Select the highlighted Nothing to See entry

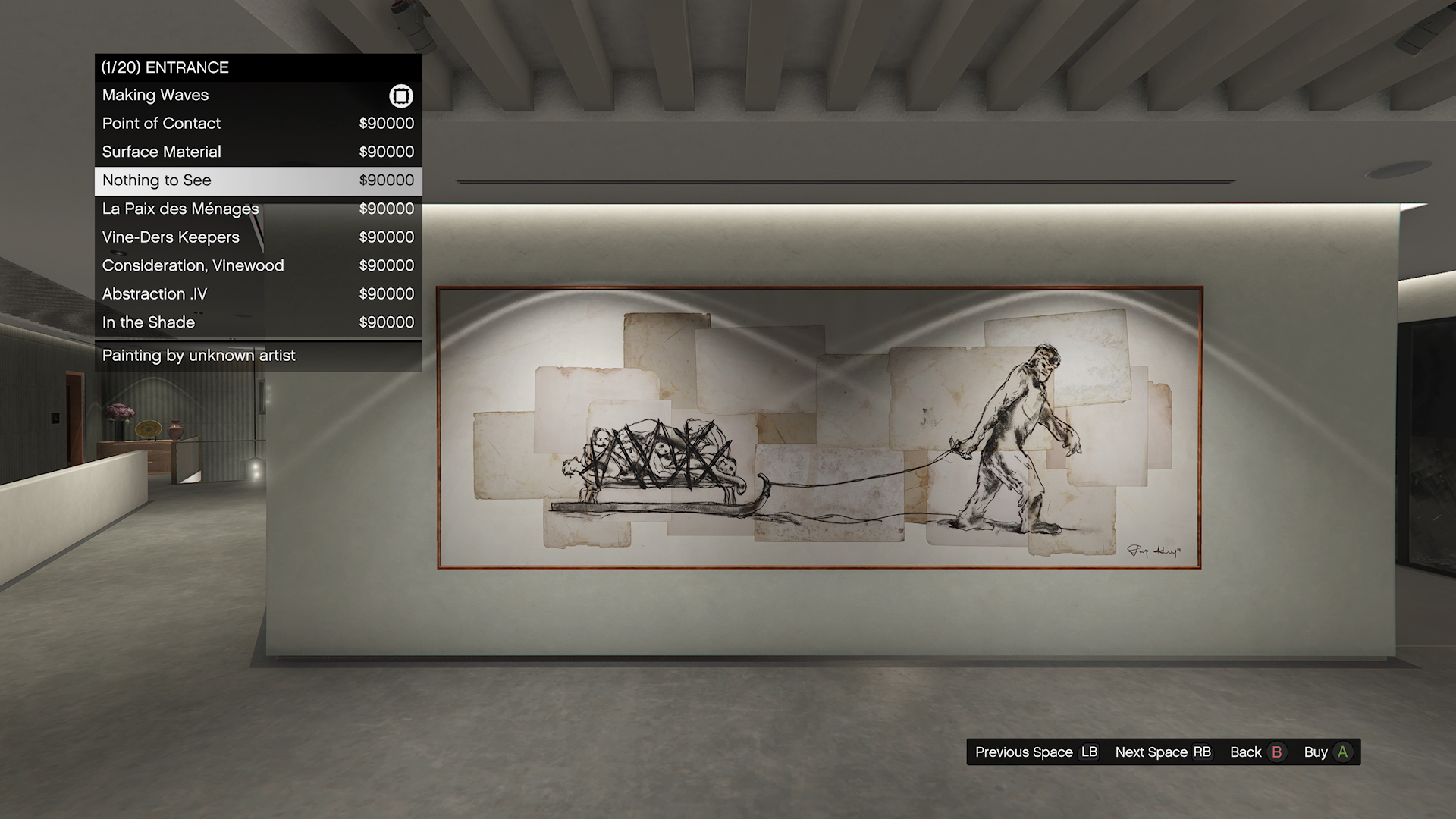pyautogui.click(x=258, y=180)
